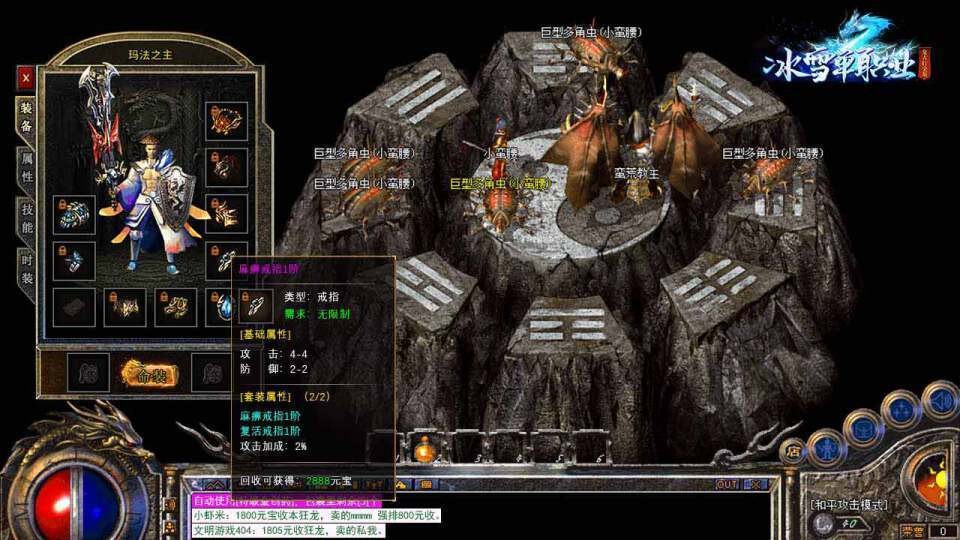Switch to the 装备 equipment tab

(x=26, y=118)
